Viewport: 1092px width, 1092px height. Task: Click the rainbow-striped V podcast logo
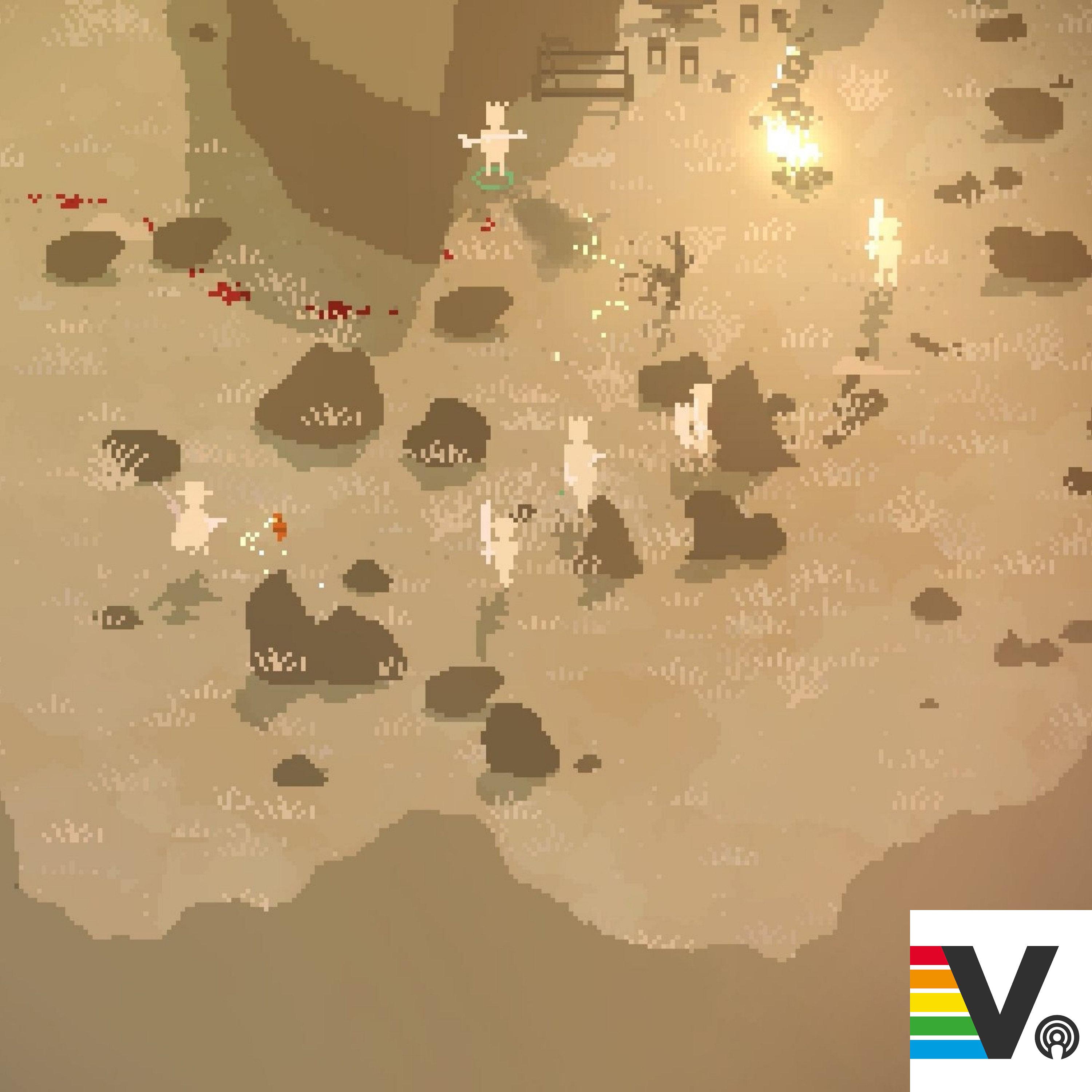point(999,1000)
